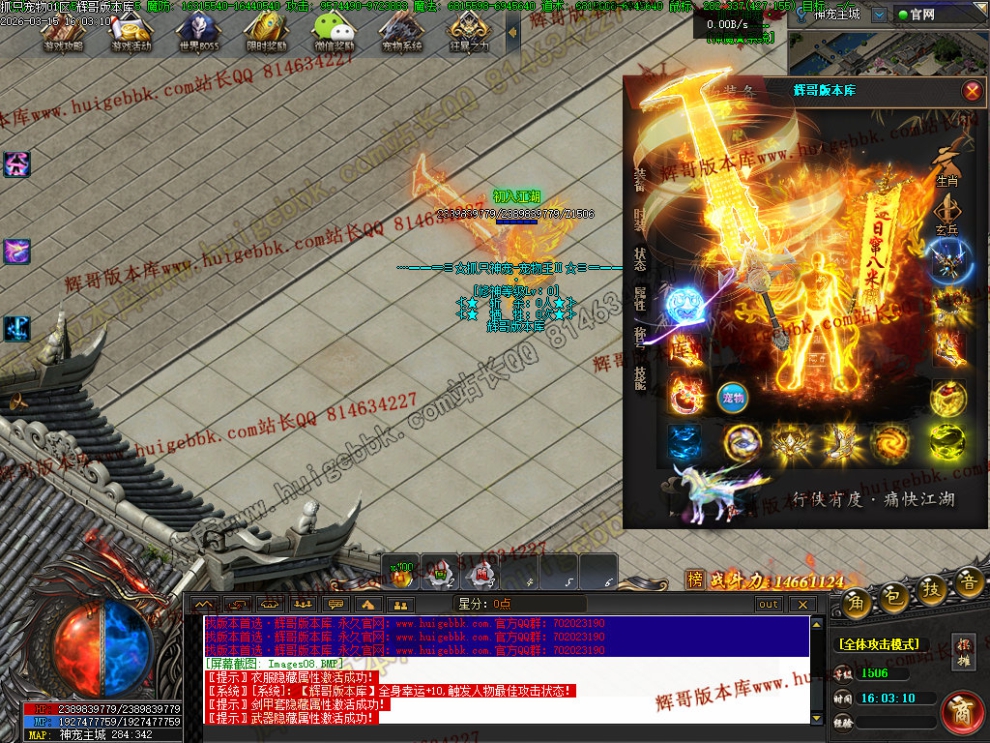Switch to the 属性 attributes tab
Viewport: 990px width, 743px height.
pos(639,298)
